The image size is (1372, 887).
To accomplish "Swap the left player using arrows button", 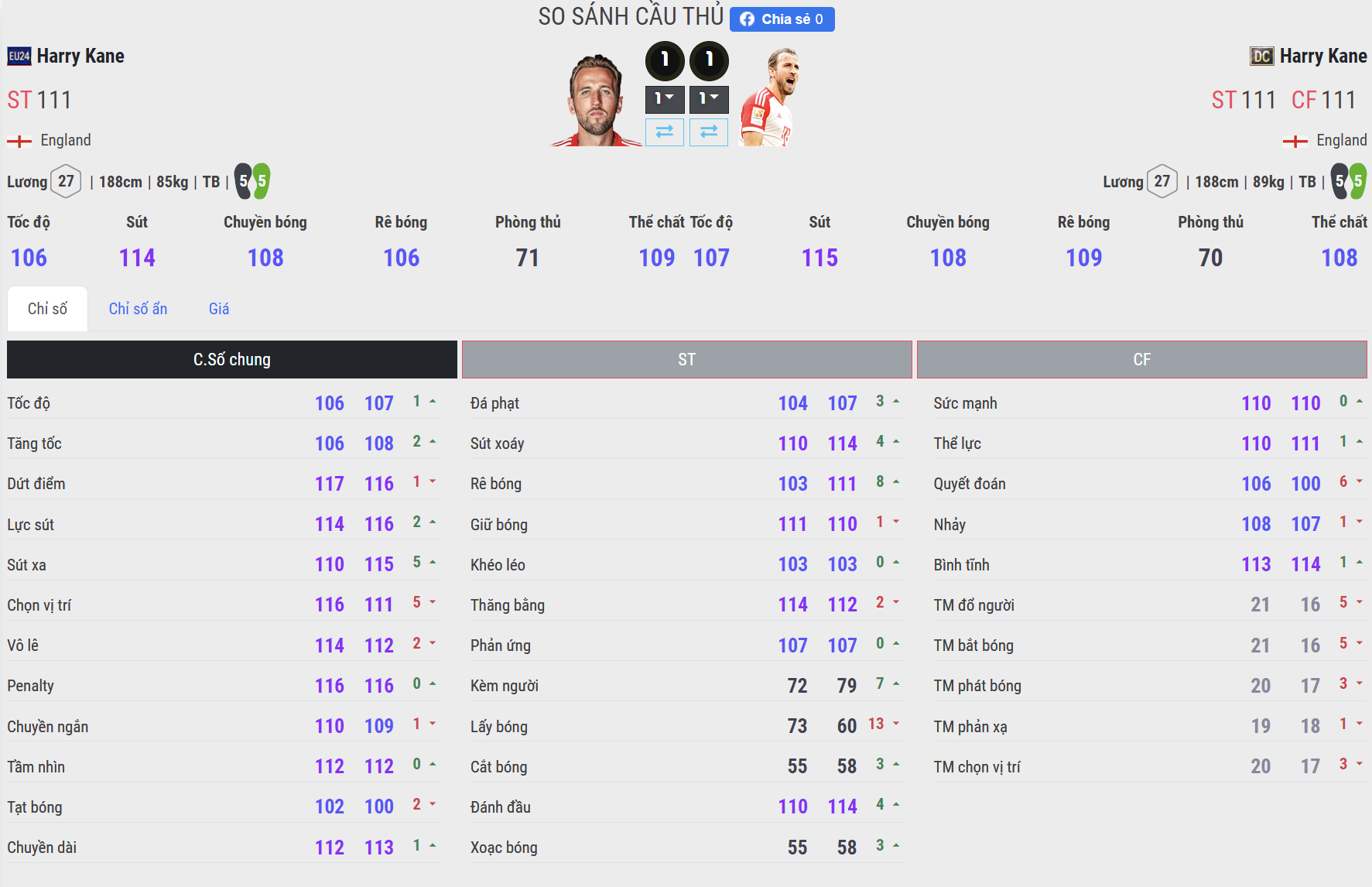I will [665, 132].
